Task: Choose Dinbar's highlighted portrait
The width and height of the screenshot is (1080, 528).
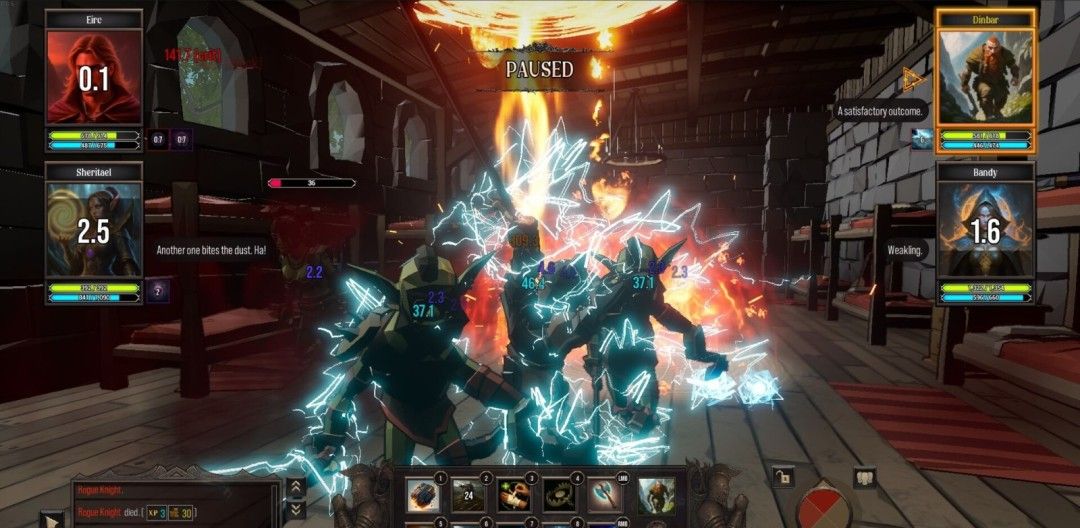Action: click(x=985, y=78)
